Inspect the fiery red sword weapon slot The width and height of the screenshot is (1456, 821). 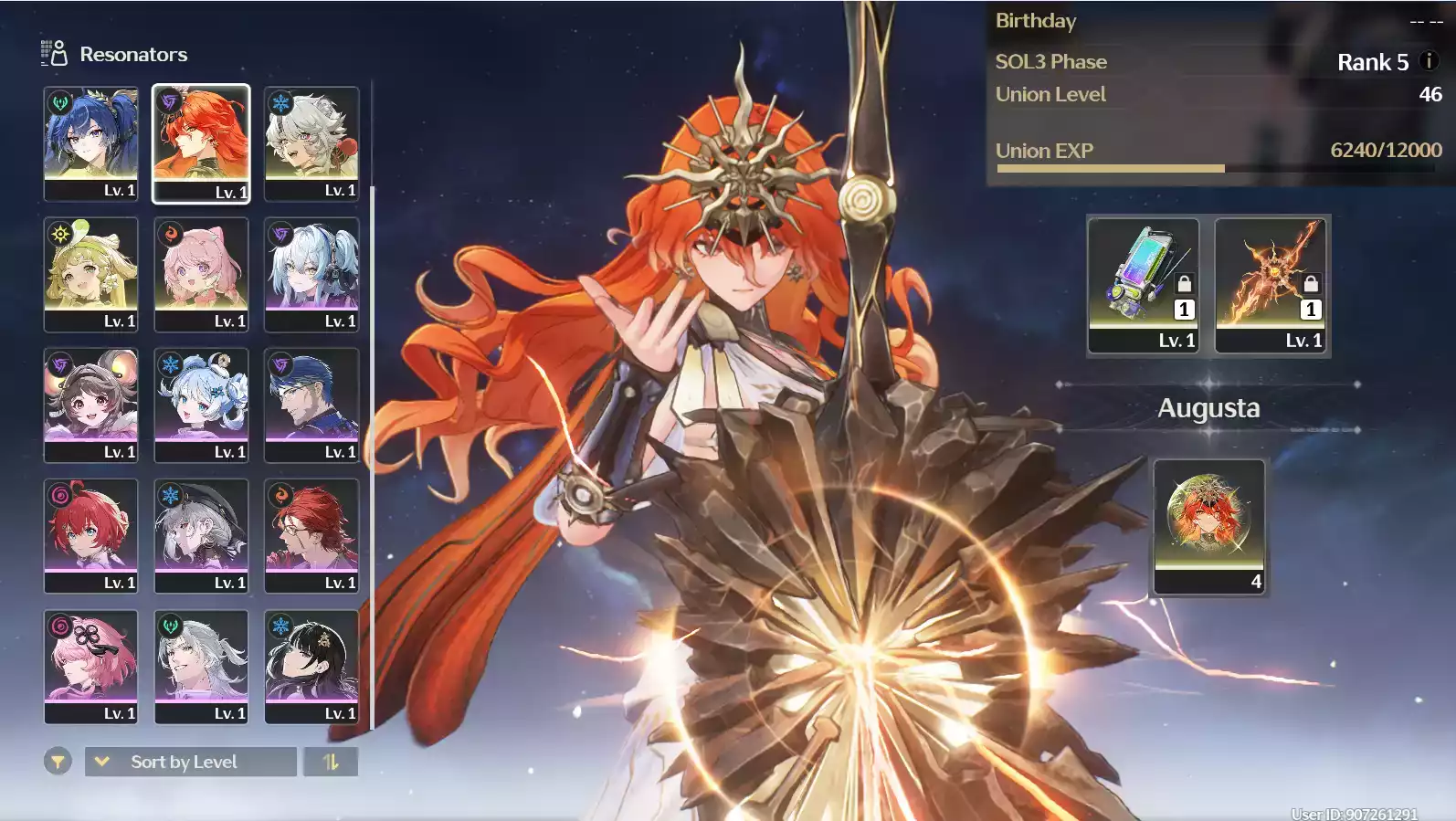(x=1271, y=285)
